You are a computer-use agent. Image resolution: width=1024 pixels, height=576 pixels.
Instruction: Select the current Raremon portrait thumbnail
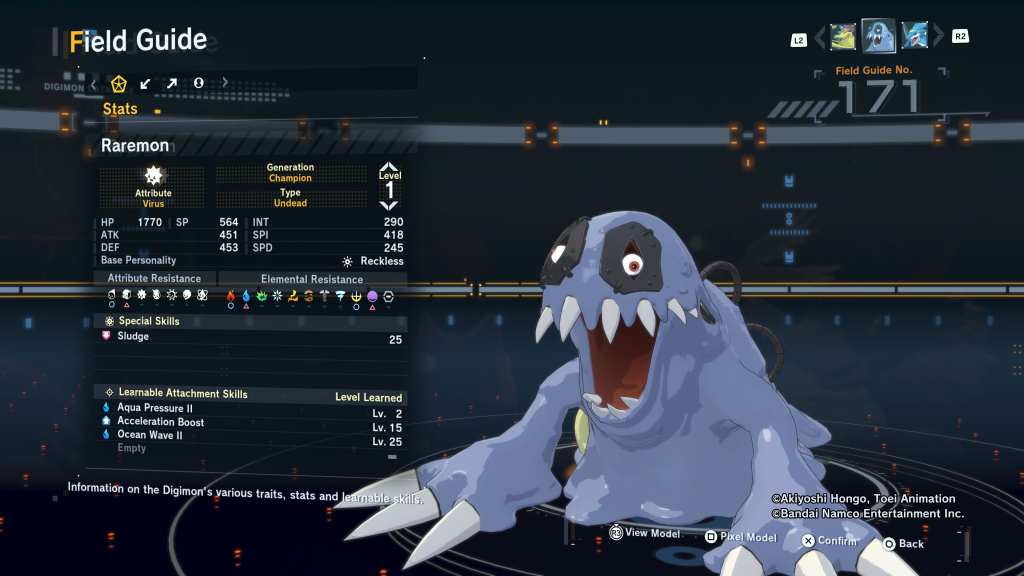click(x=879, y=38)
